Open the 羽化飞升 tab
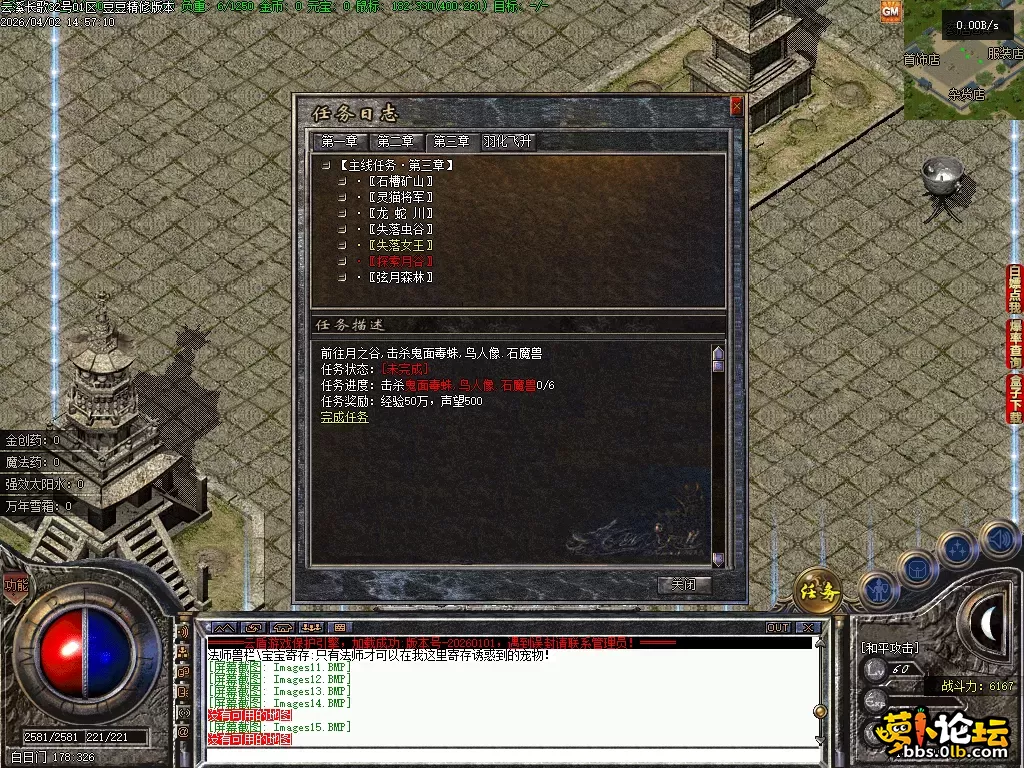The image size is (1024, 768). [509, 142]
